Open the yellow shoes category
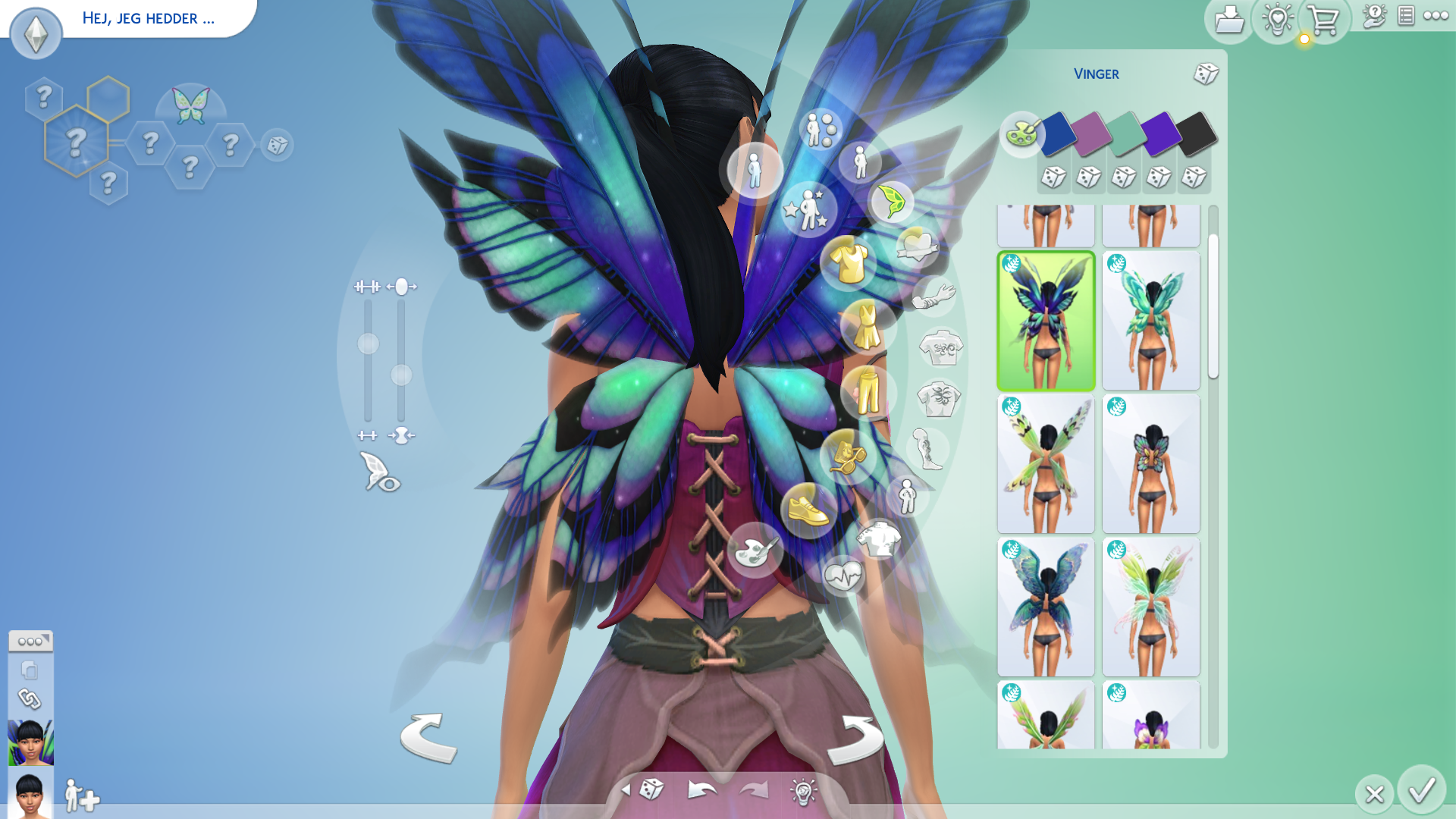Image resolution: width=1456 pixels, height=819 pixels. point(808,510)
